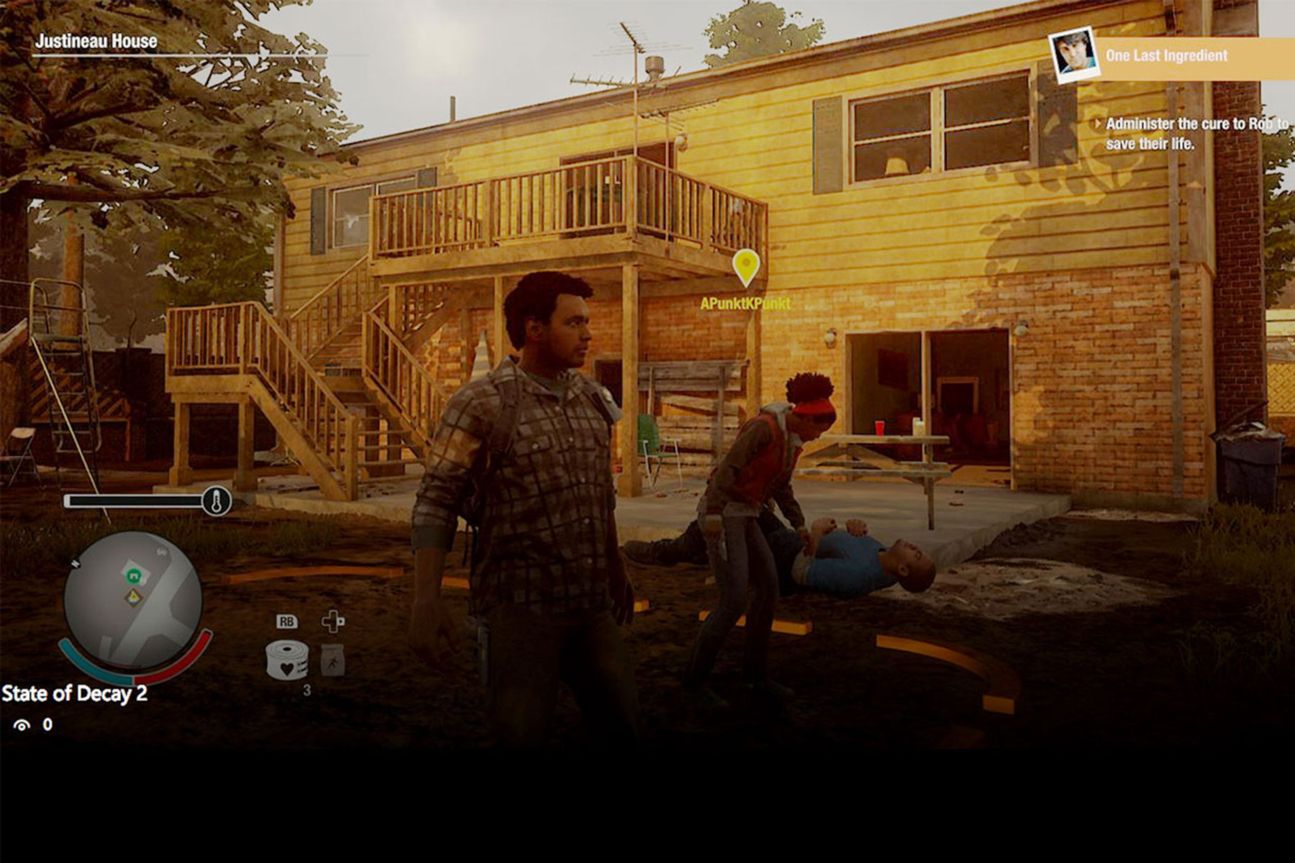
Task: Click the yellow mission waypoint marker
Action: 745,265
